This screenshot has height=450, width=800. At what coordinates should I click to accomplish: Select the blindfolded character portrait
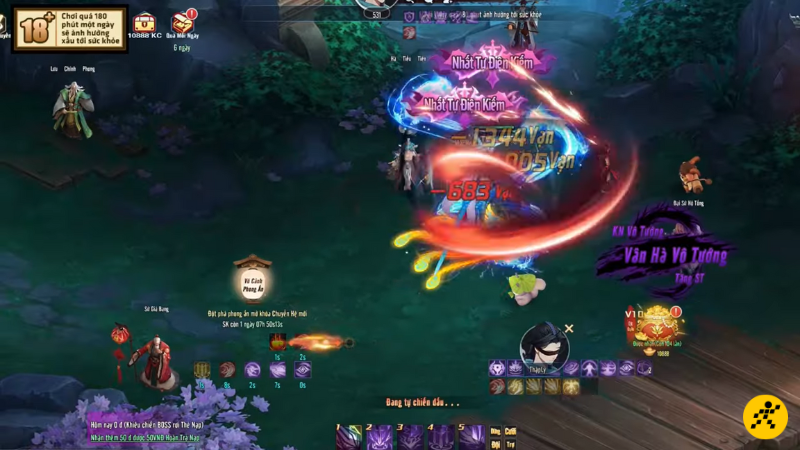[x=544, y=346]
